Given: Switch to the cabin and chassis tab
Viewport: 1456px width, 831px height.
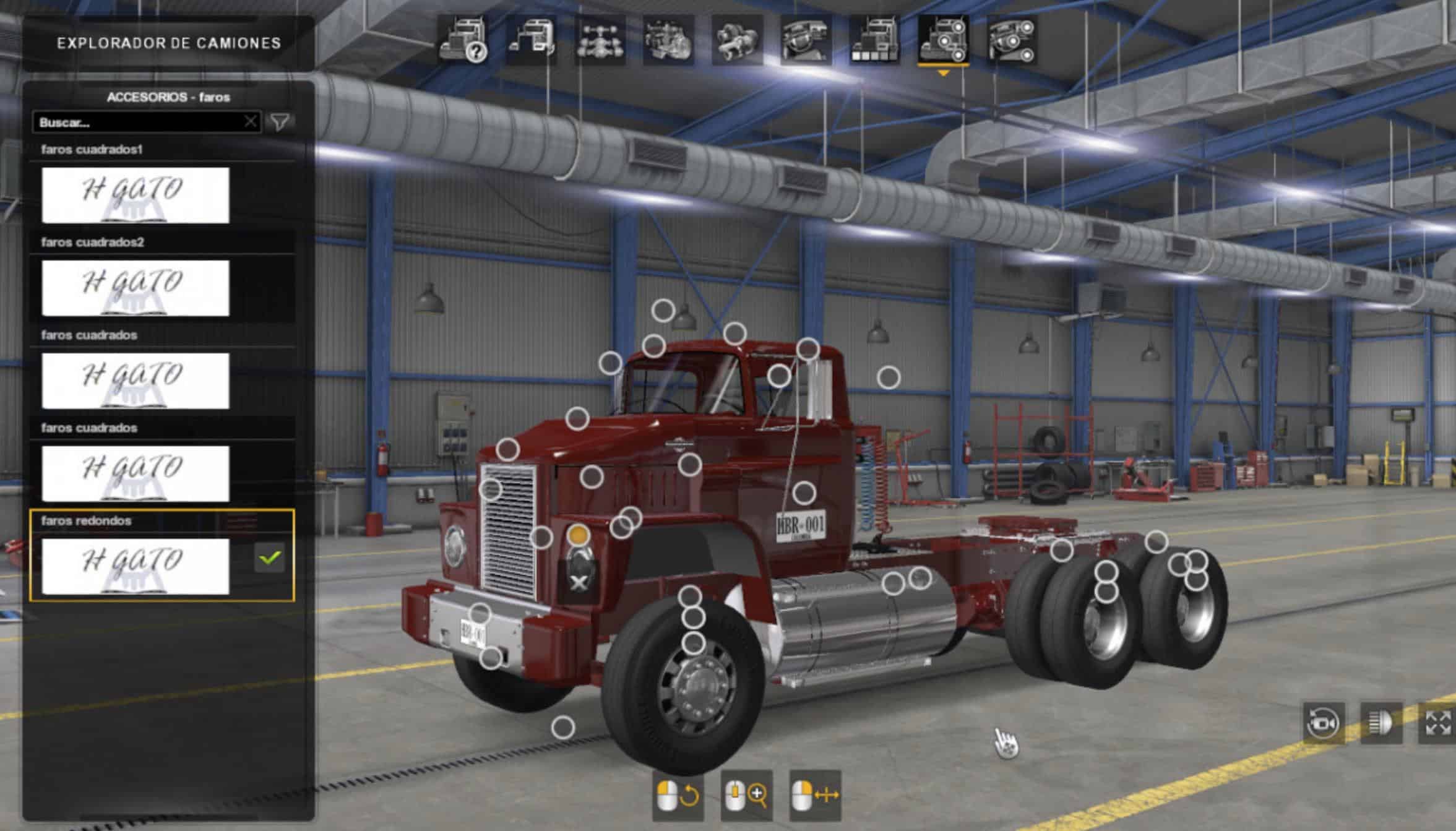Looking at the screenshot, I should (531, 41).
